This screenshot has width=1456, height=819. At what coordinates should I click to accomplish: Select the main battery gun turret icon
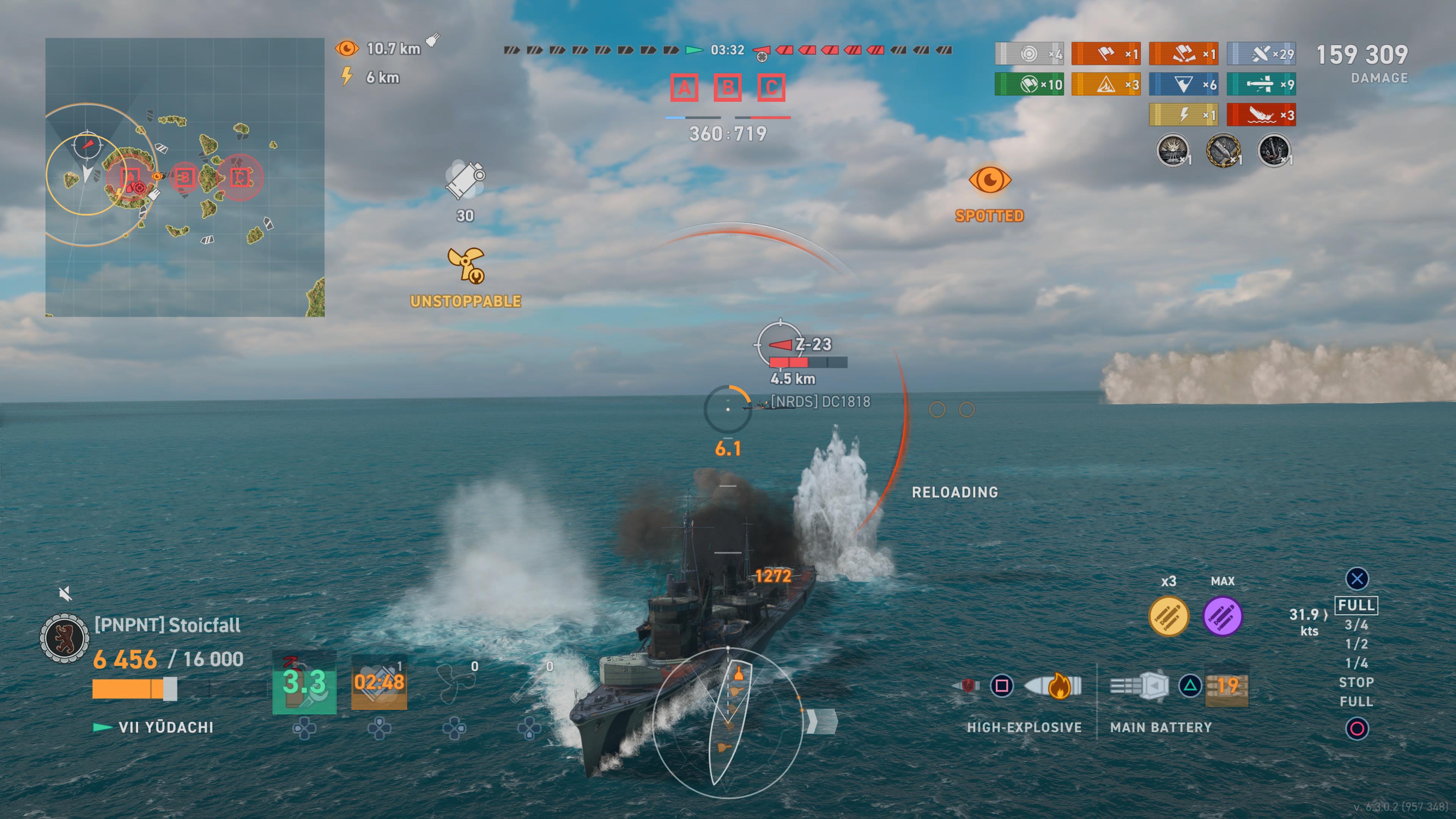point(1139,686)
